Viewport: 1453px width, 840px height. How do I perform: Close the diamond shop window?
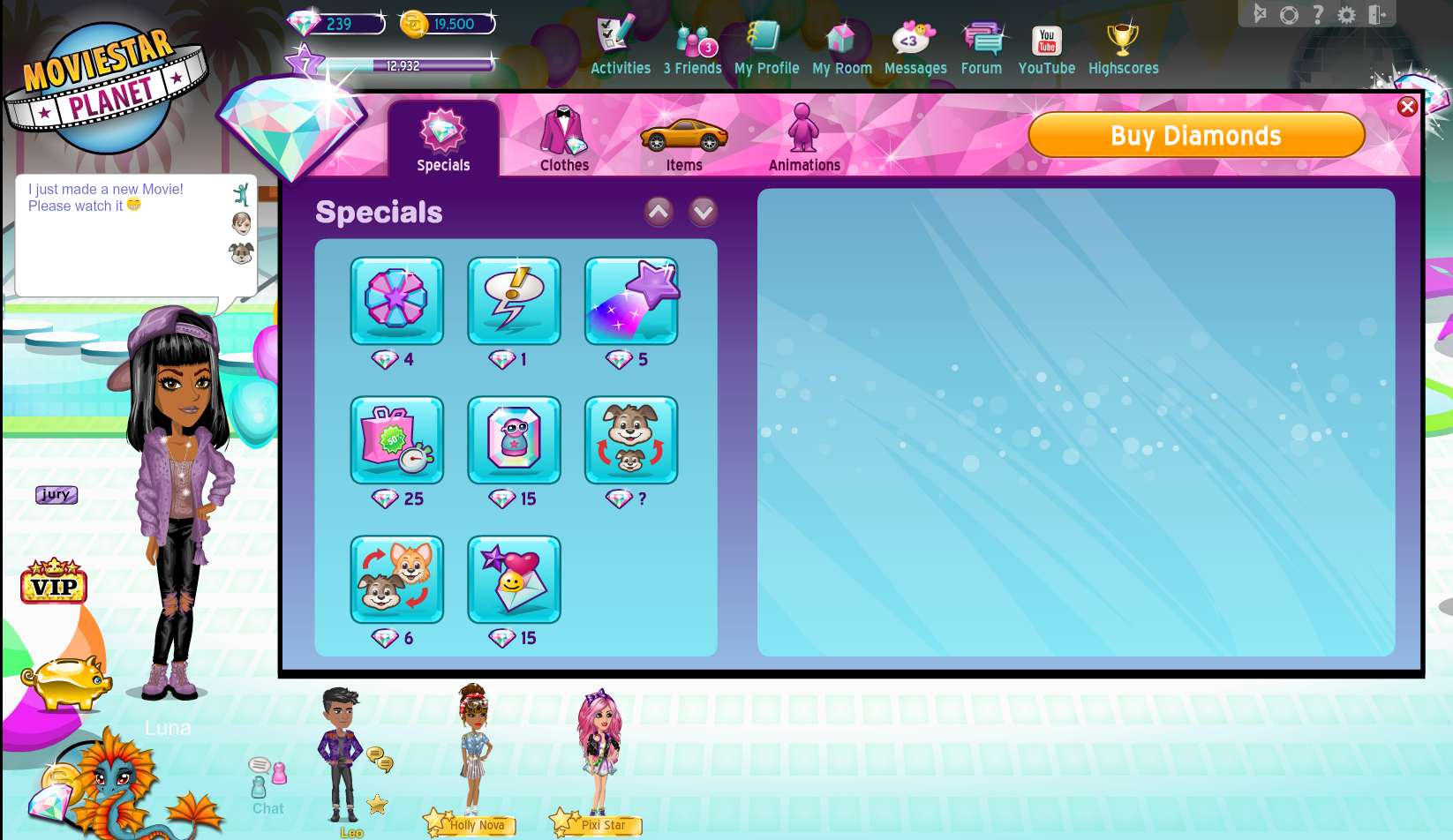[x=1407, y=107]
